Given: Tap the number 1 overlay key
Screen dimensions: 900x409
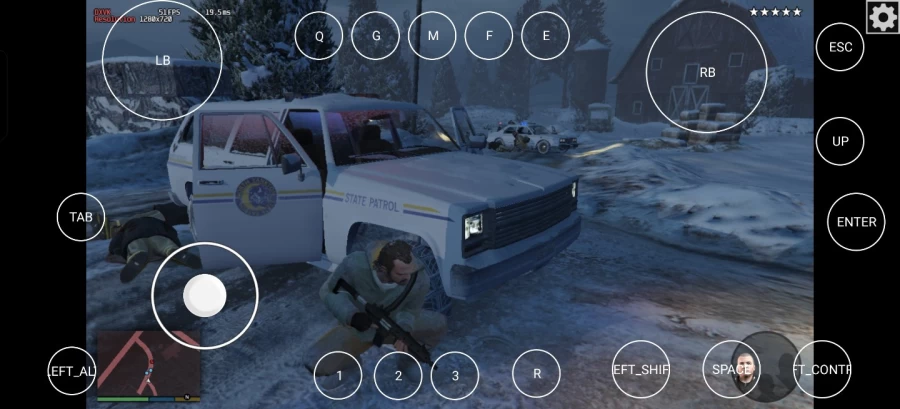Looking at the screenshot, I should [339, 375].
